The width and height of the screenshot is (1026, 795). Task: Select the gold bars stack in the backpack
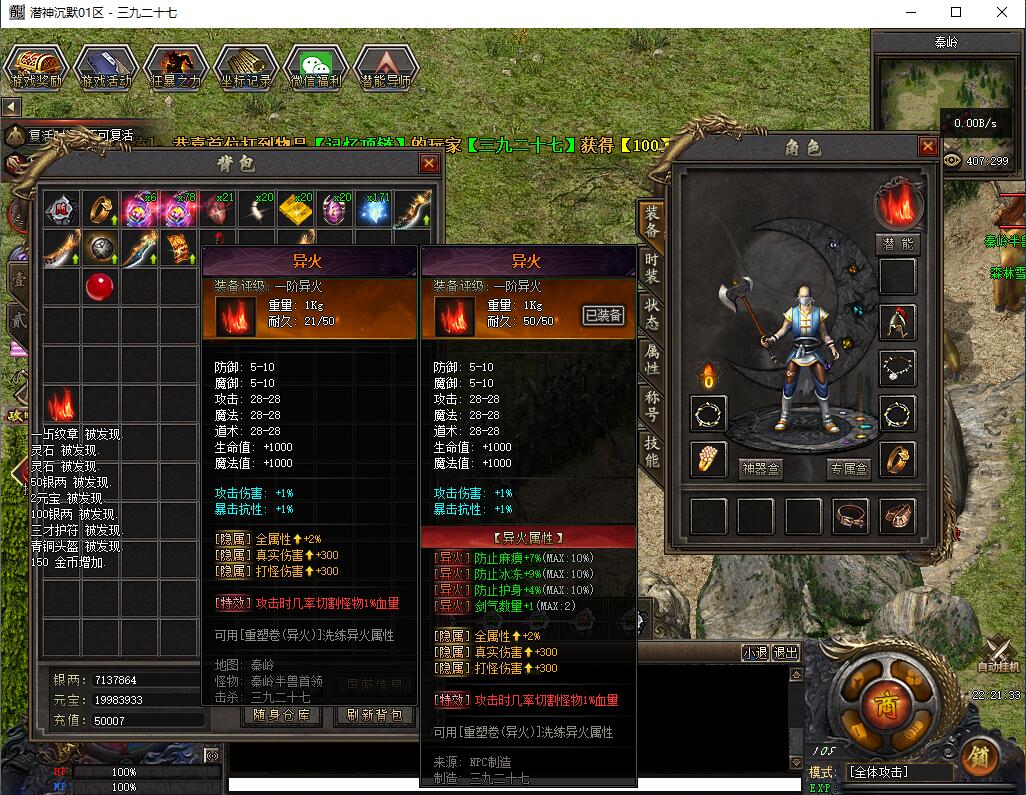point(295,210)
